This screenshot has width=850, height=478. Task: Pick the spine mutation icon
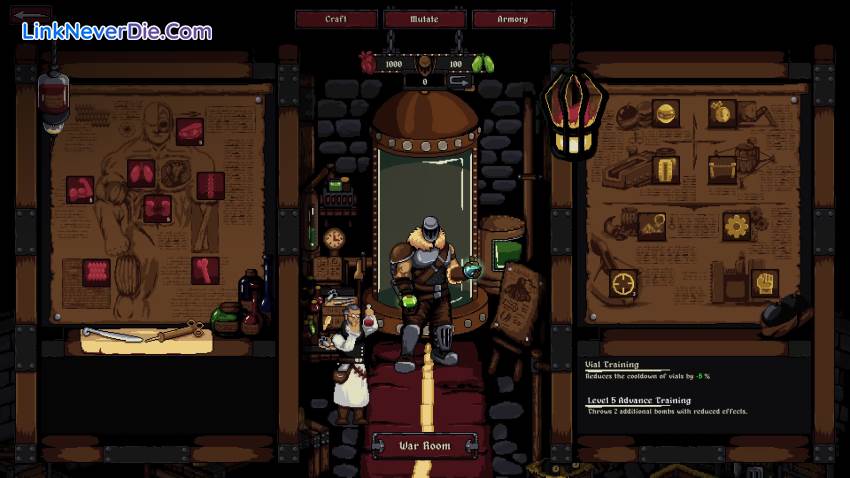pyautogui.click(x=211, y=185)
